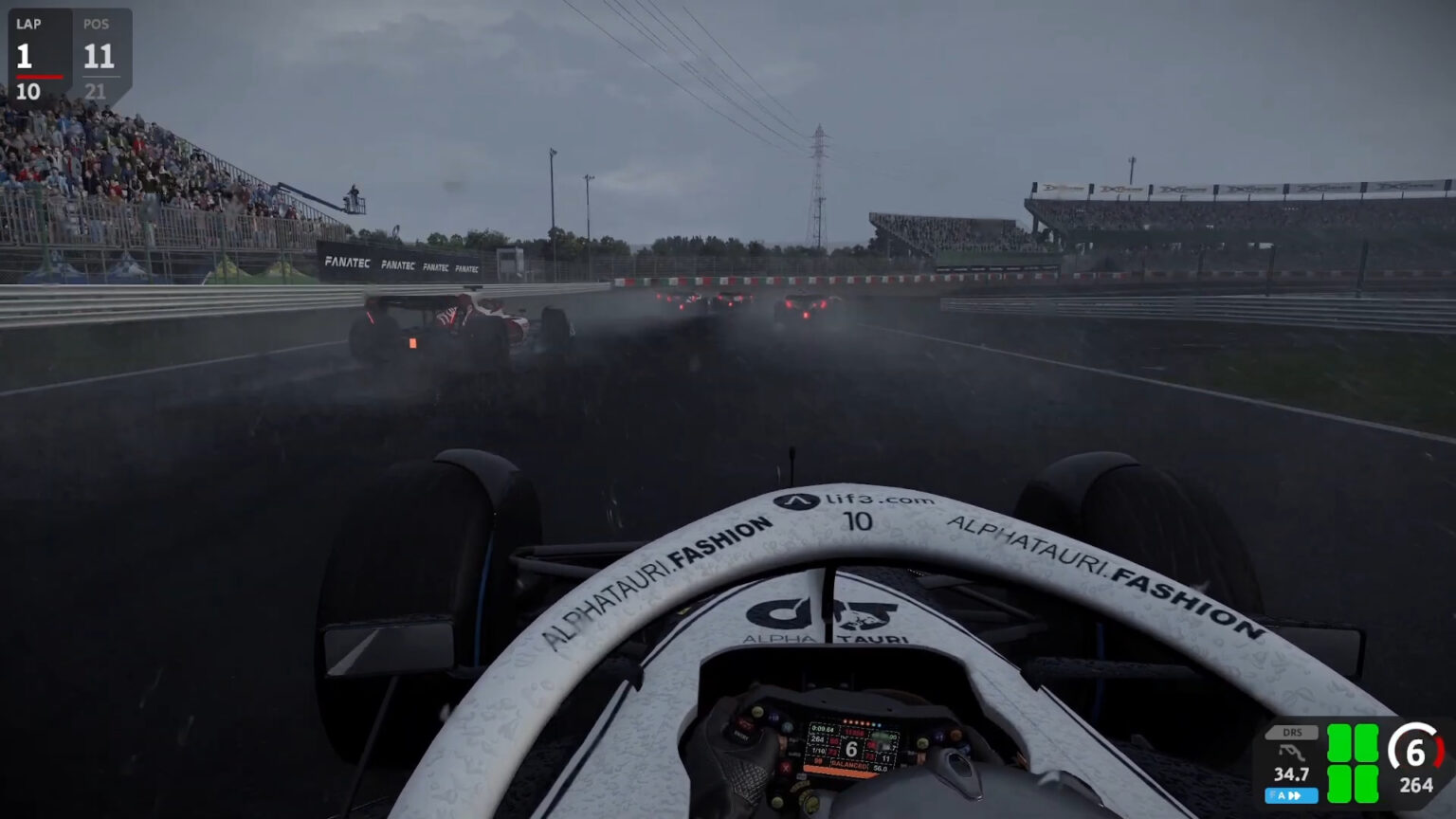This screenshot has width=1456, height=819.
Task: Toggle the ERS deployment mode indicator marked A
Action: (1282, 793)
